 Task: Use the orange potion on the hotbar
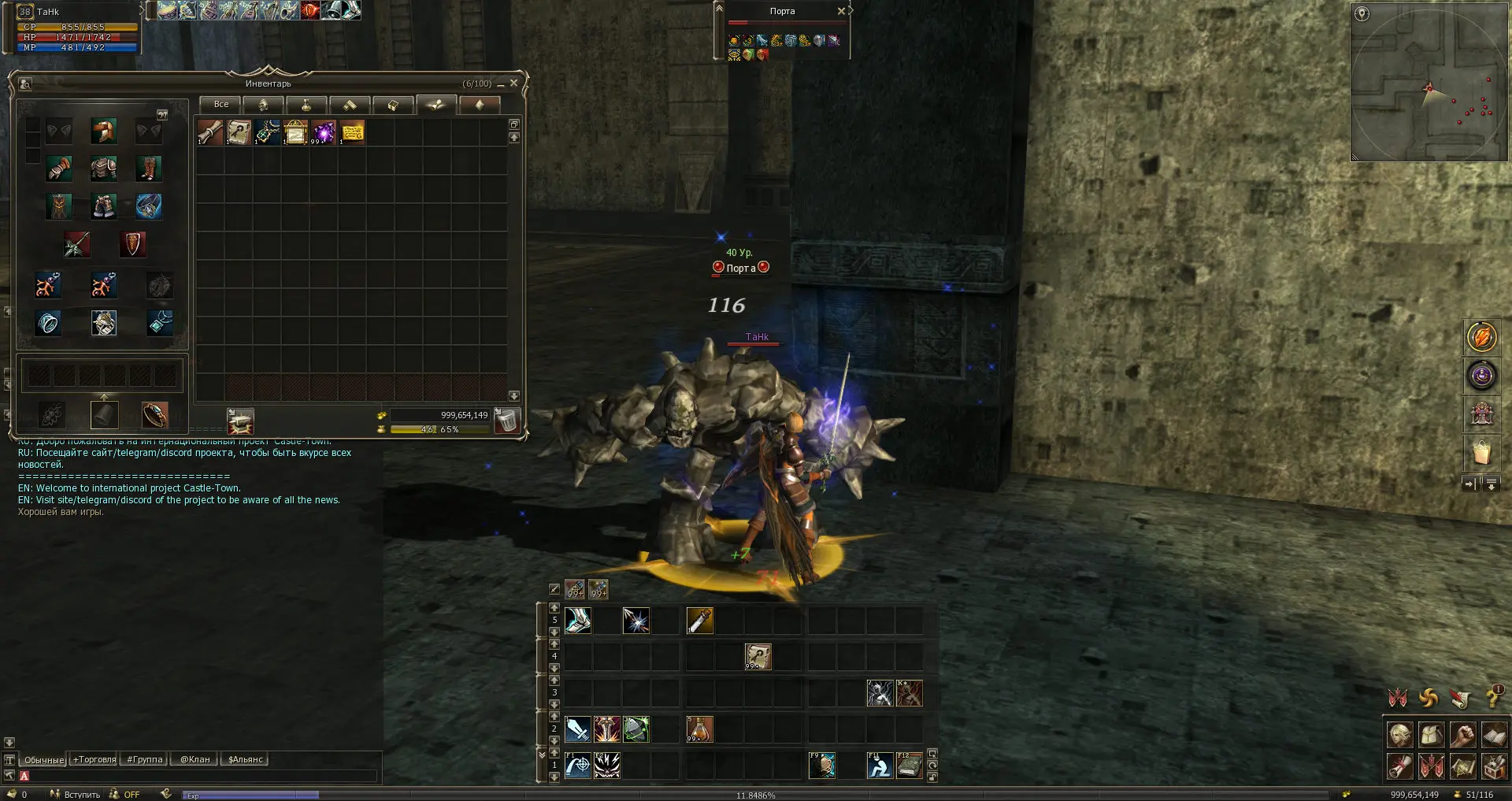click(x=699, y=729)
